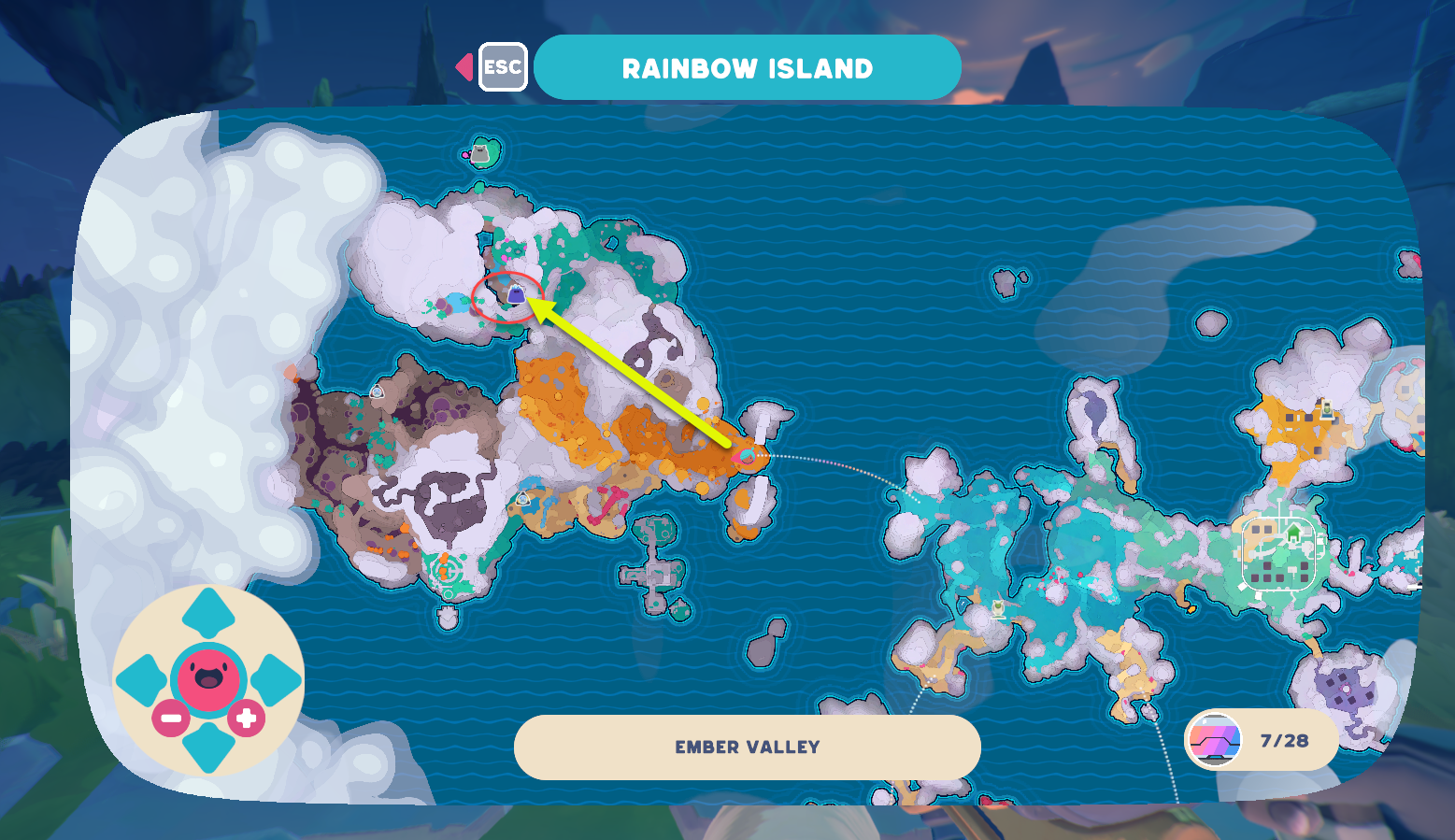Select the drone icon in the orange northeastern zone
This screenshot has width=1455, height=840.
tap(1326, 408)
